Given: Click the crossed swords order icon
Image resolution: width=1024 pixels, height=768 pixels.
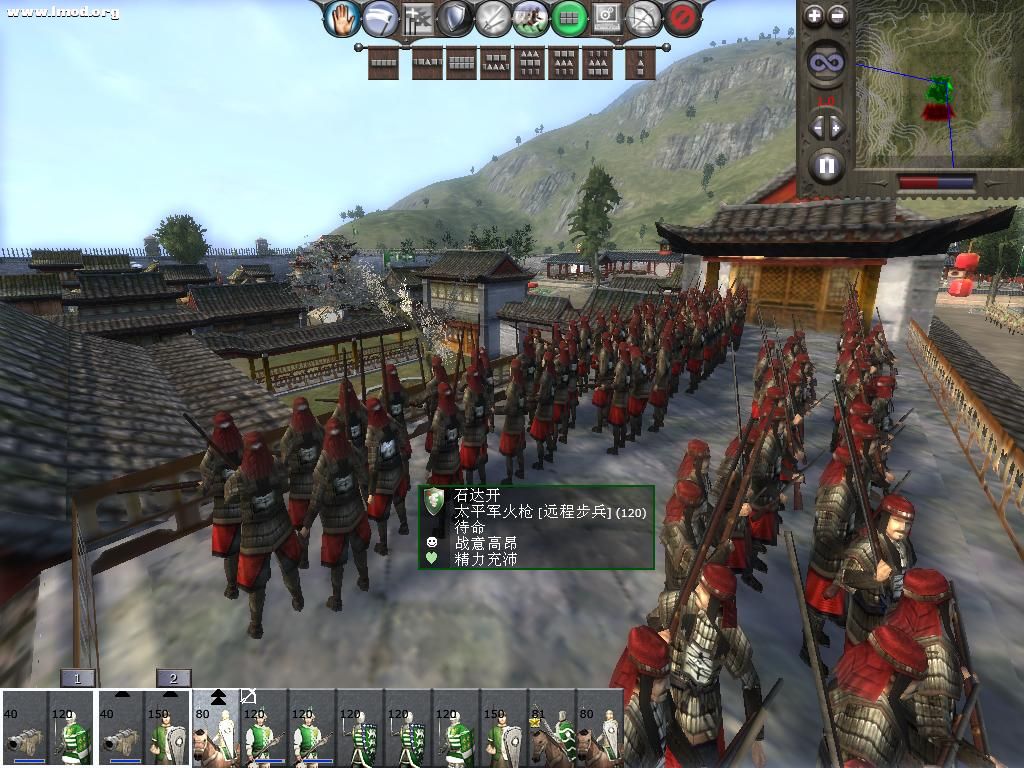Looking at the screenshot, I should [493, 17].
